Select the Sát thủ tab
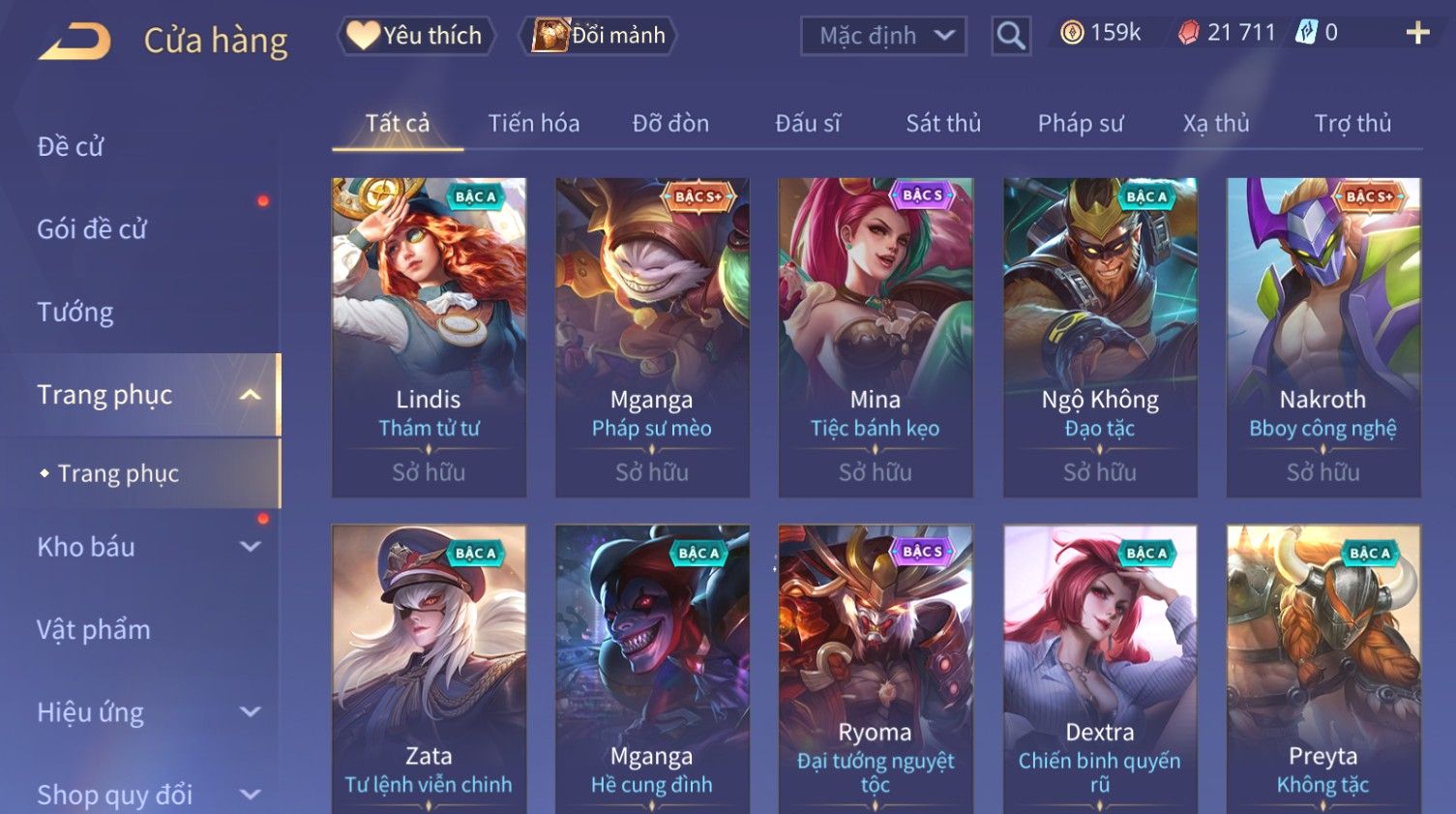This screenshot has height=814, width=1456. pyautogui.click(x=943, y=124)
